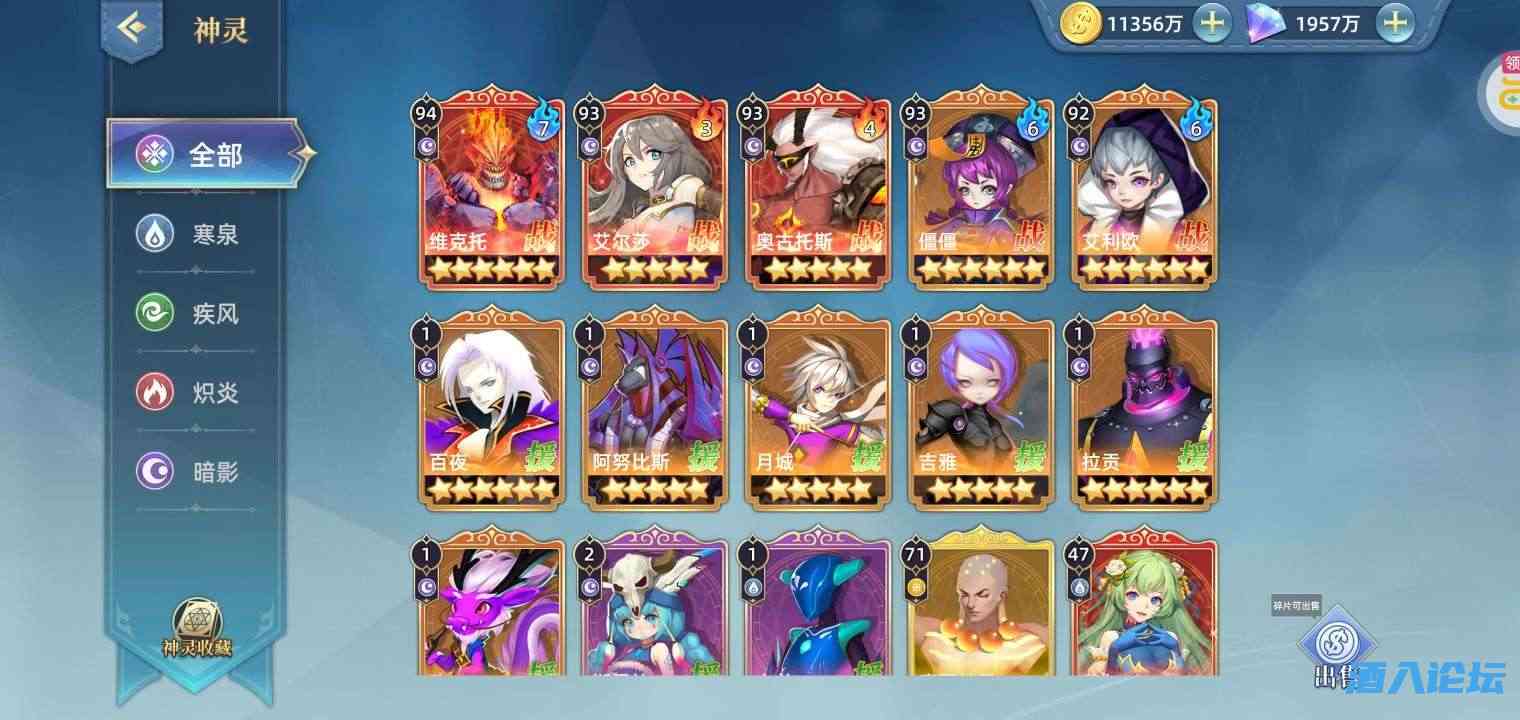
Task: Select the 寒泉 water element filter icon
Action: click(153, 235)
